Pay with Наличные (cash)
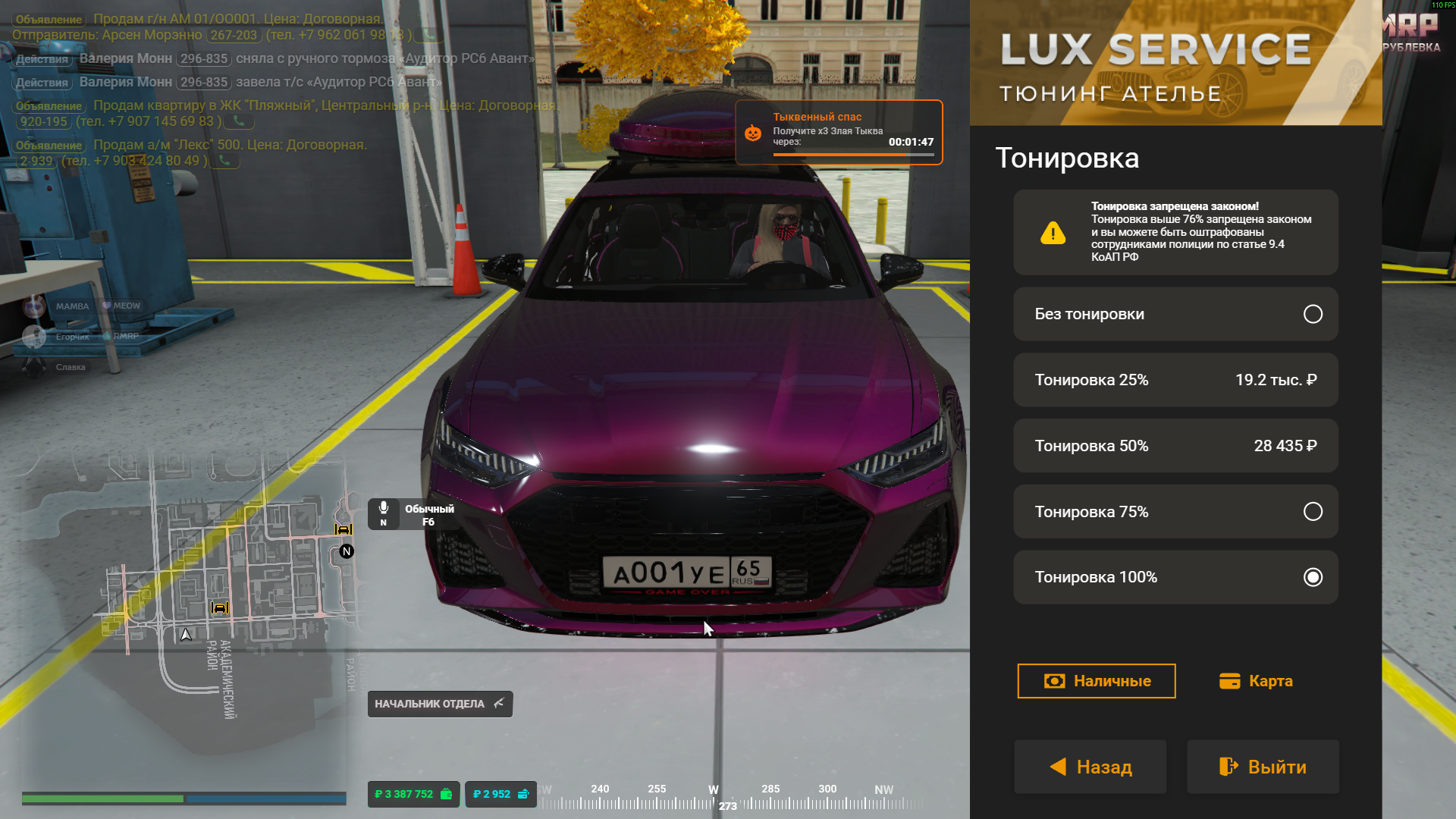Image resolution: width=1456 pixels, height=819 pixels. (1096, 681)
